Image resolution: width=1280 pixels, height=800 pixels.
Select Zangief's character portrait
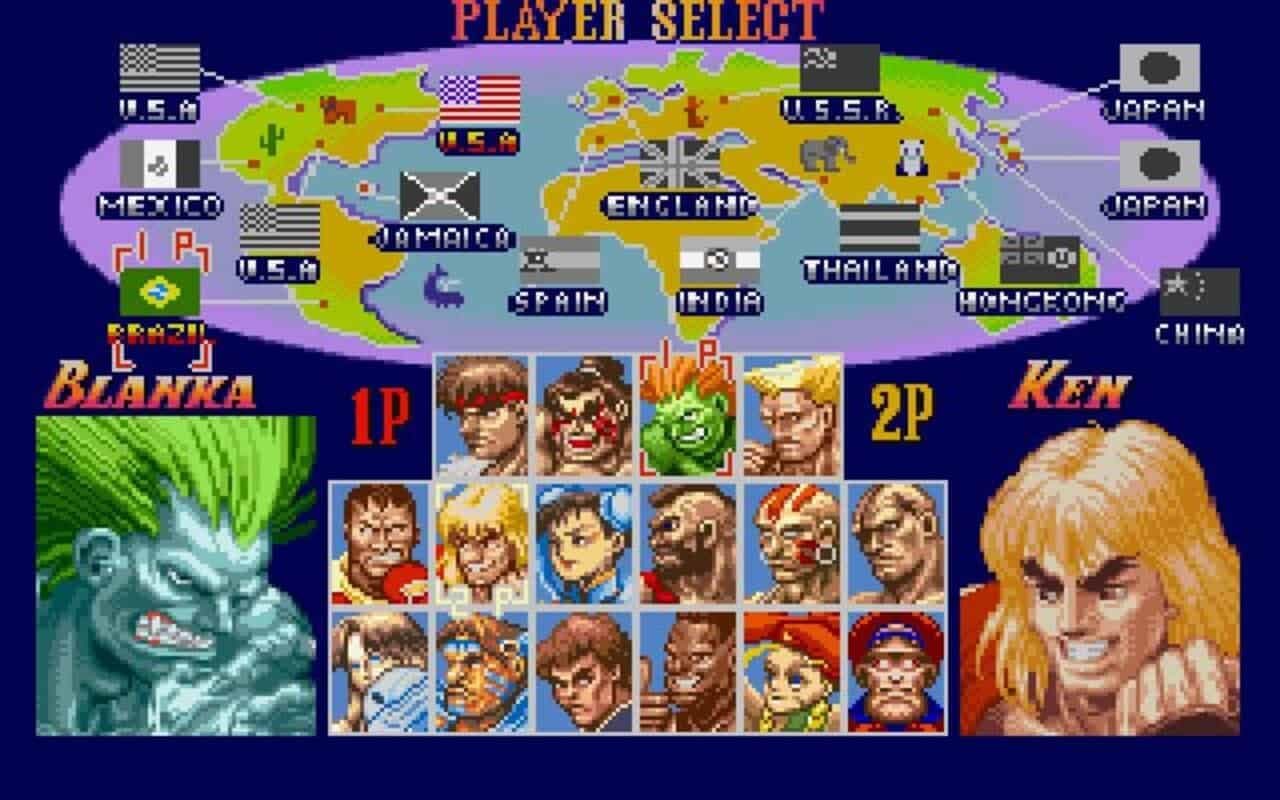point(686,545)
